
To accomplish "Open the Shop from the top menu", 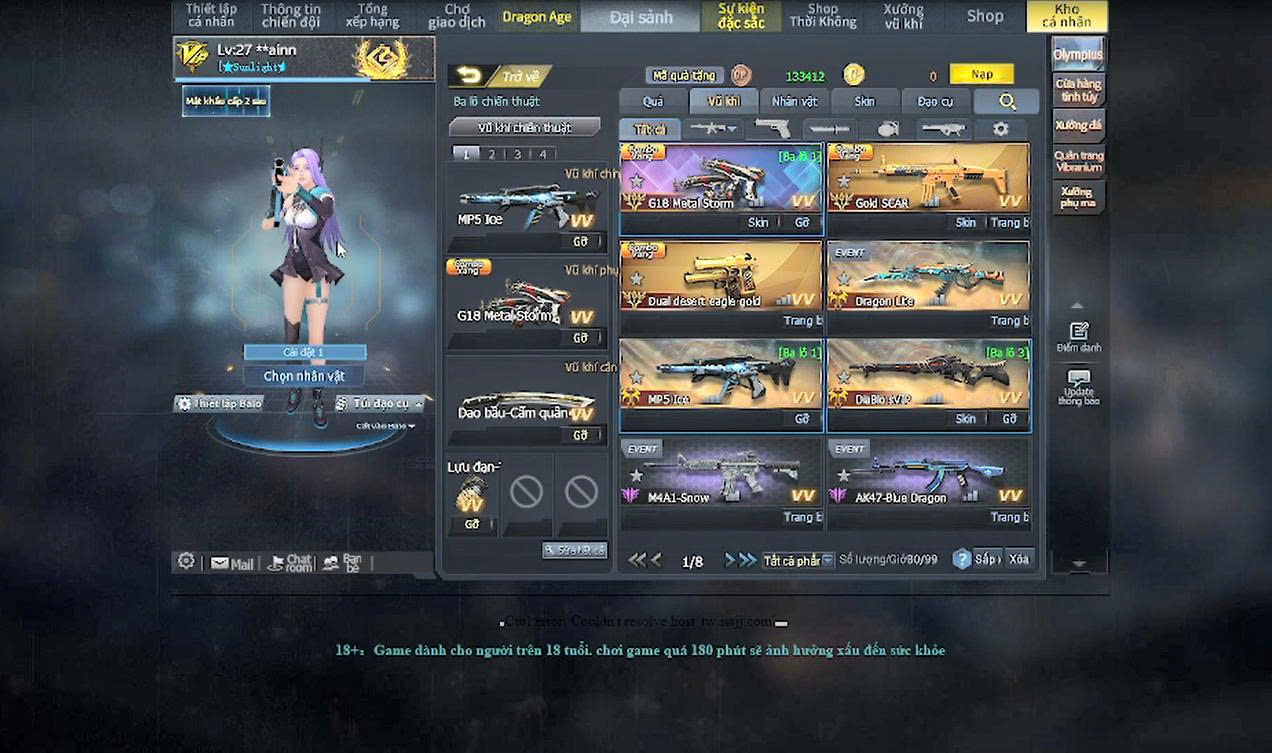I will [984, 16].
